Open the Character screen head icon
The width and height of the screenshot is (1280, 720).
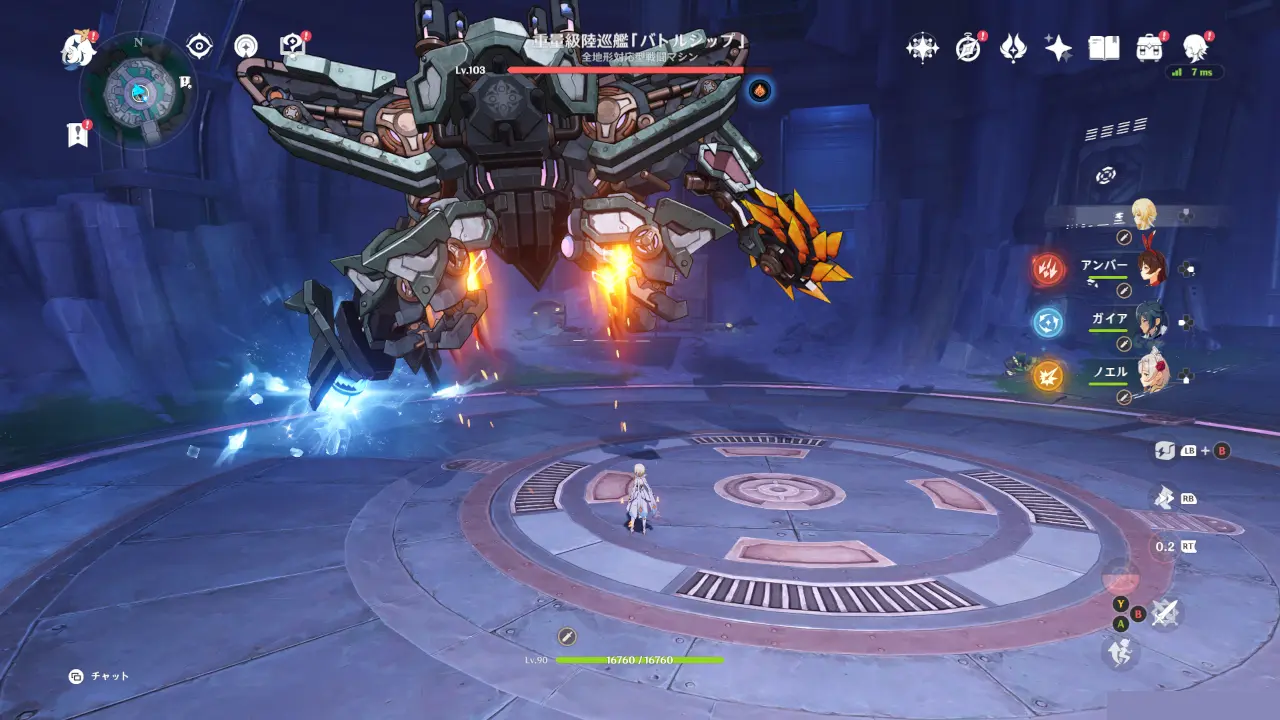pos(1195,47)
